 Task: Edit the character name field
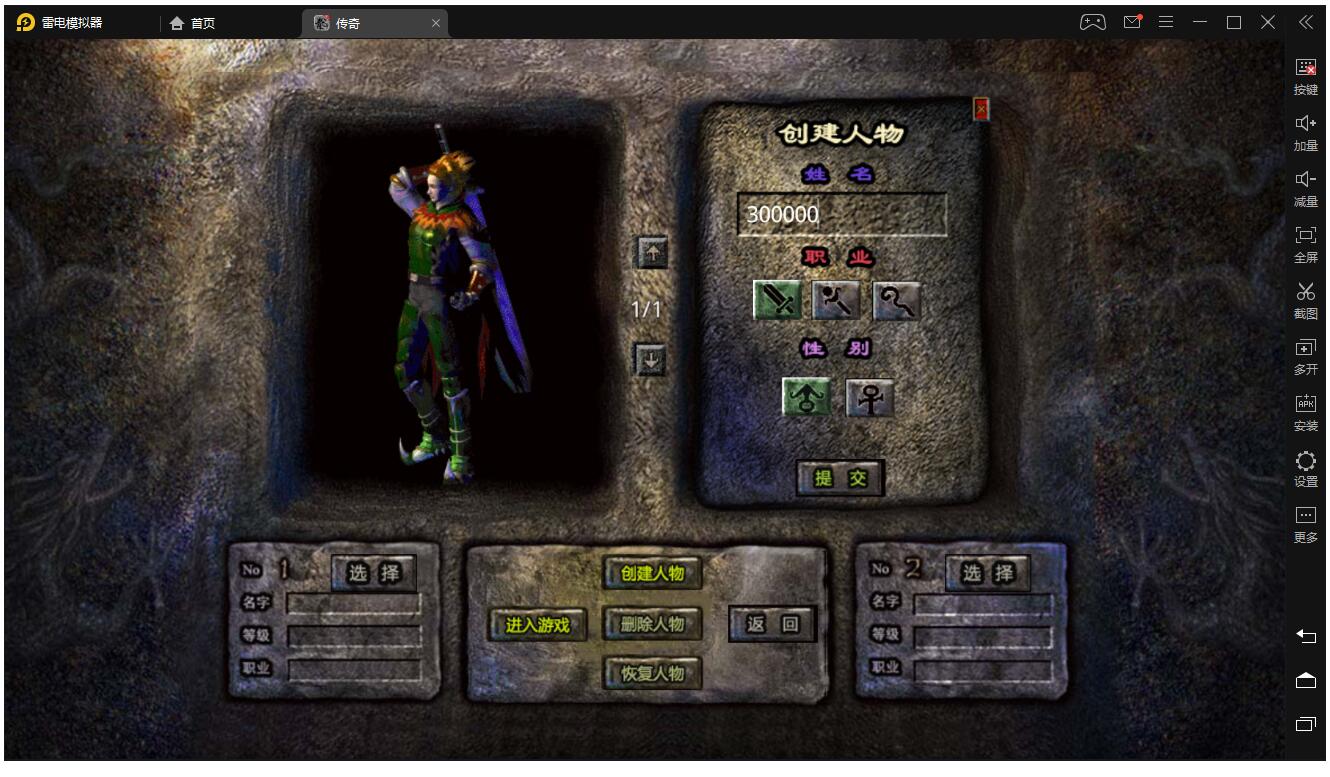click(x=841, y=215)
